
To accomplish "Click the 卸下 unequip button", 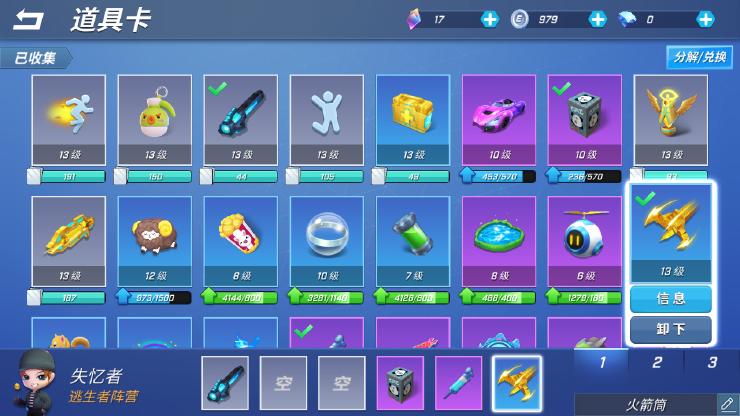I will 670,329.
